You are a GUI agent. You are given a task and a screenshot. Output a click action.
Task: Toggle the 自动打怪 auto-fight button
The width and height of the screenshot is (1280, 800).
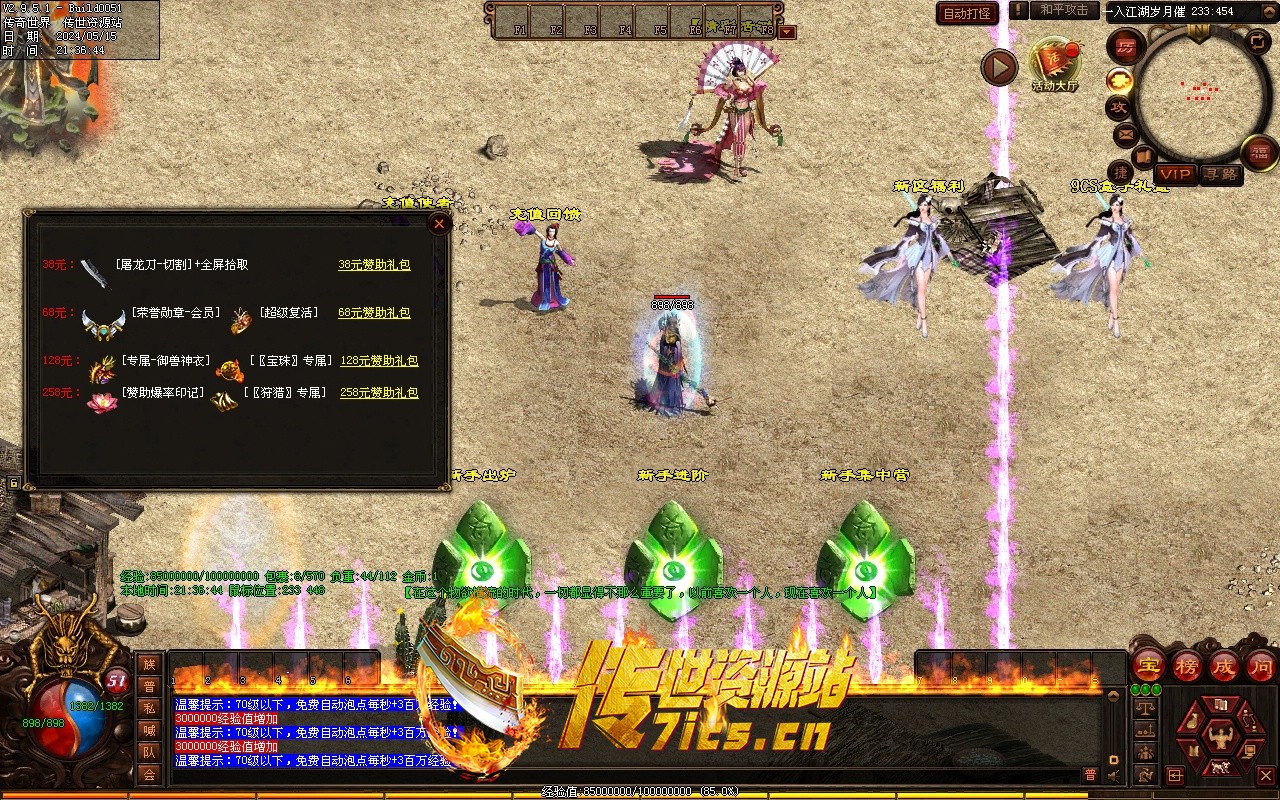click(967, 13)
